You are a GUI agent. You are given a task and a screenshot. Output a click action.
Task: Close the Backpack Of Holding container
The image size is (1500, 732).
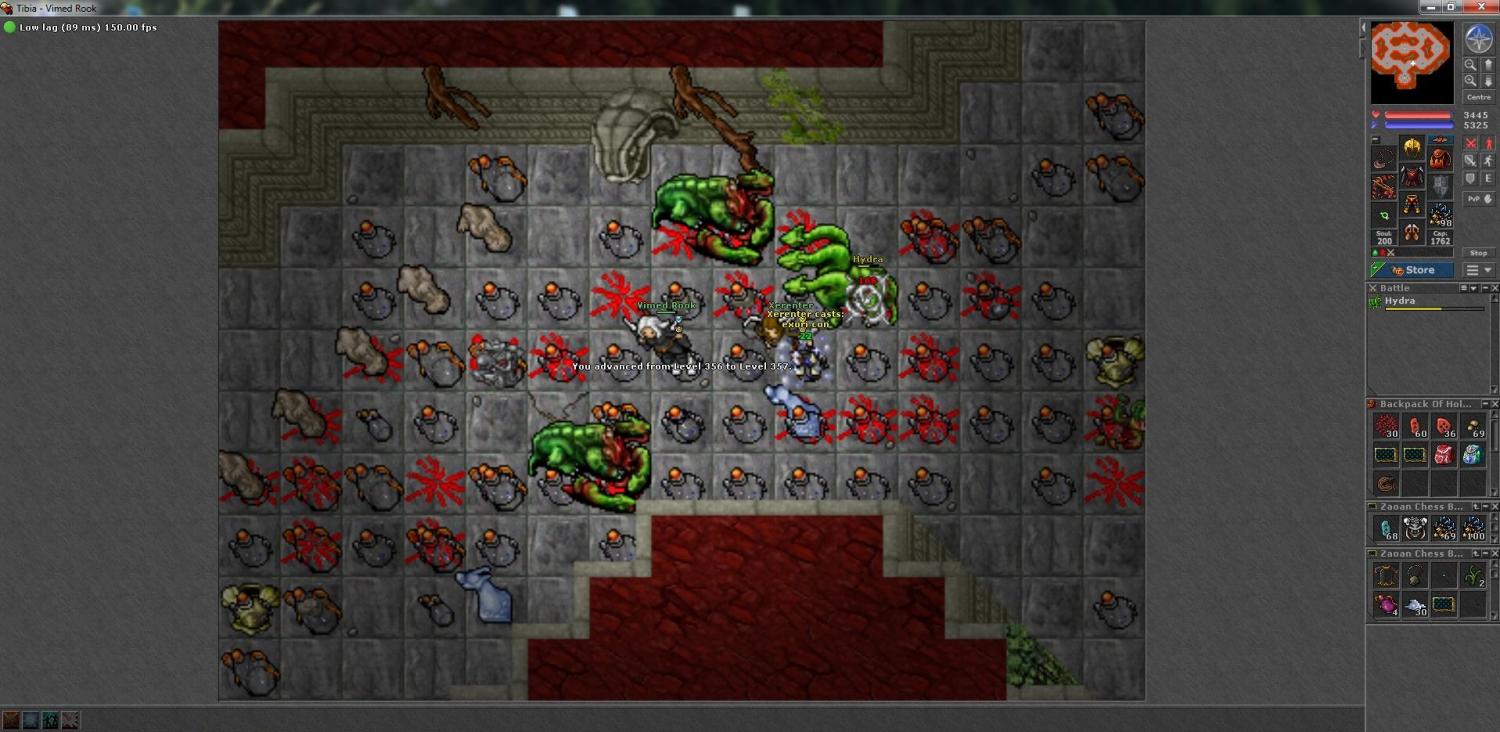1494,404
